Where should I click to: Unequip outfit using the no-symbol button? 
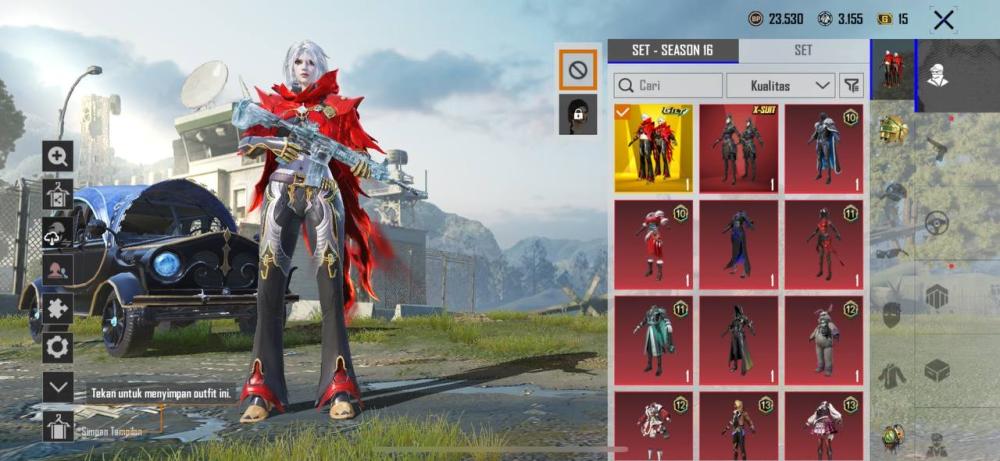(x=578, y=69)
